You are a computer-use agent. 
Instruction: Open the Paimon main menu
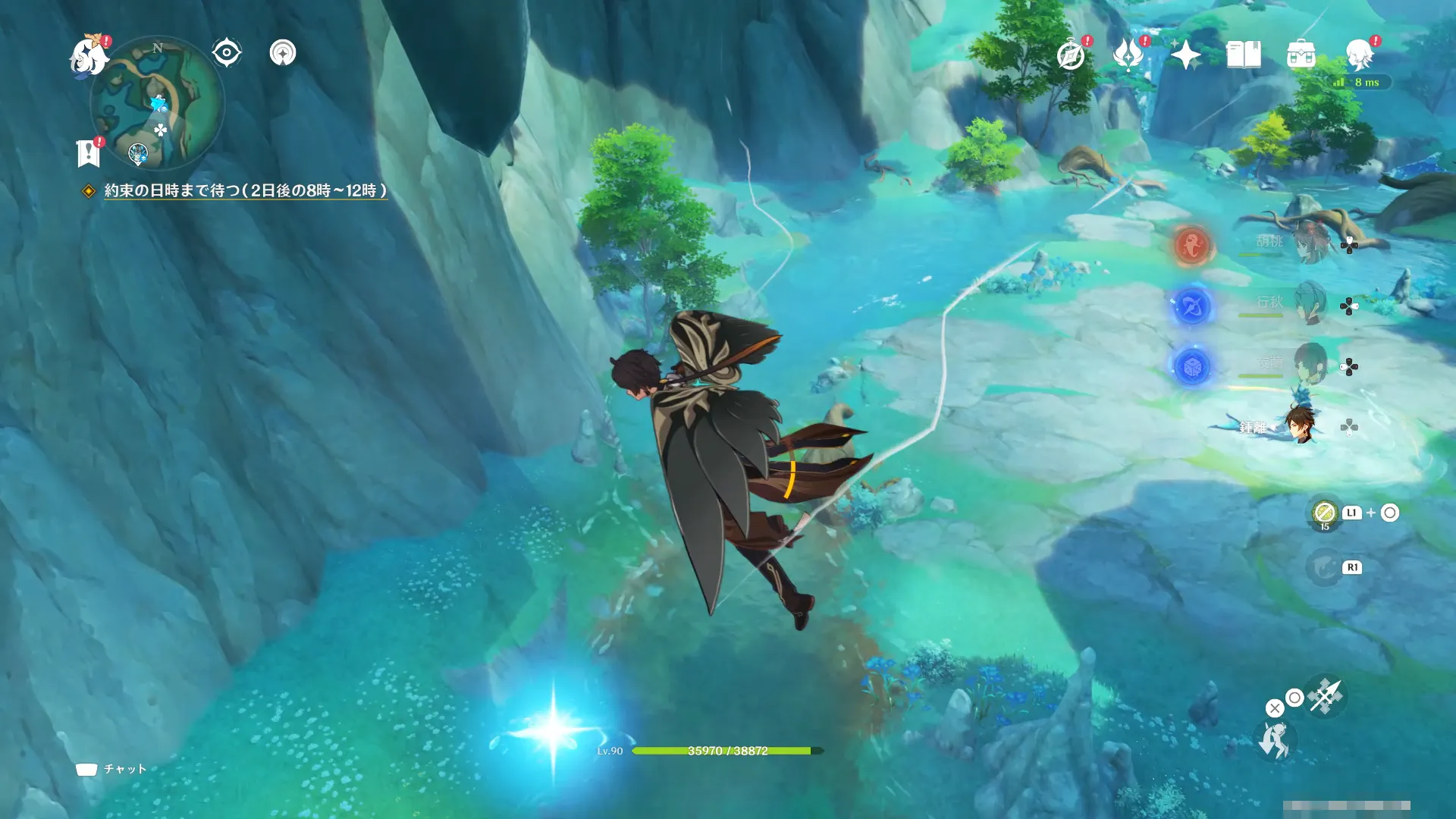tap(88, 58)
